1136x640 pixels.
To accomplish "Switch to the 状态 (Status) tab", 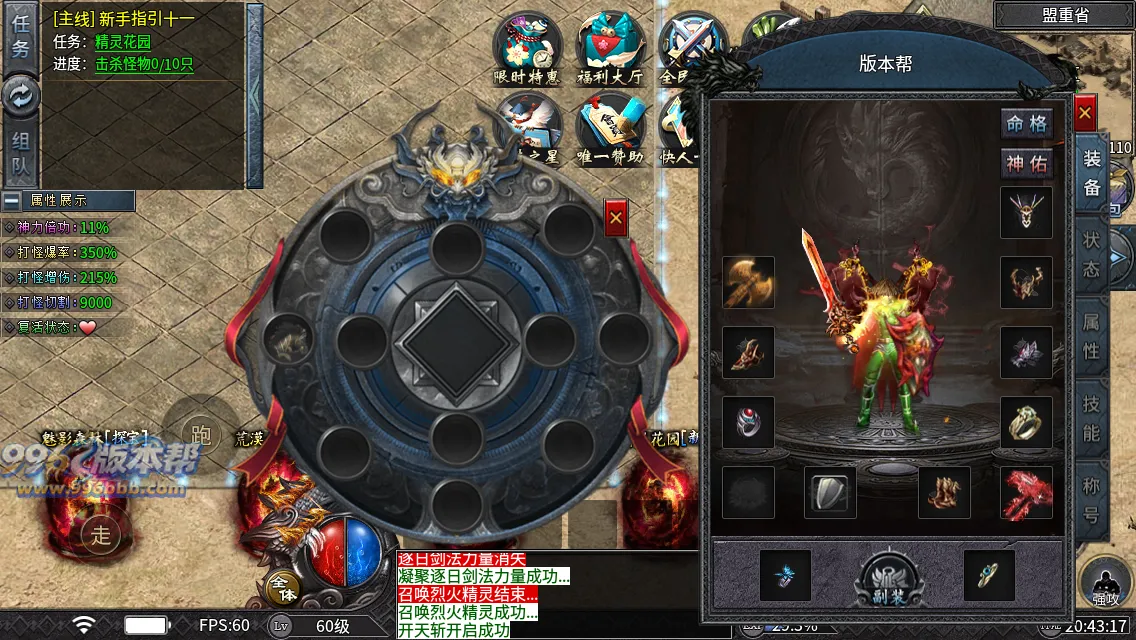I will point(1091,254).
